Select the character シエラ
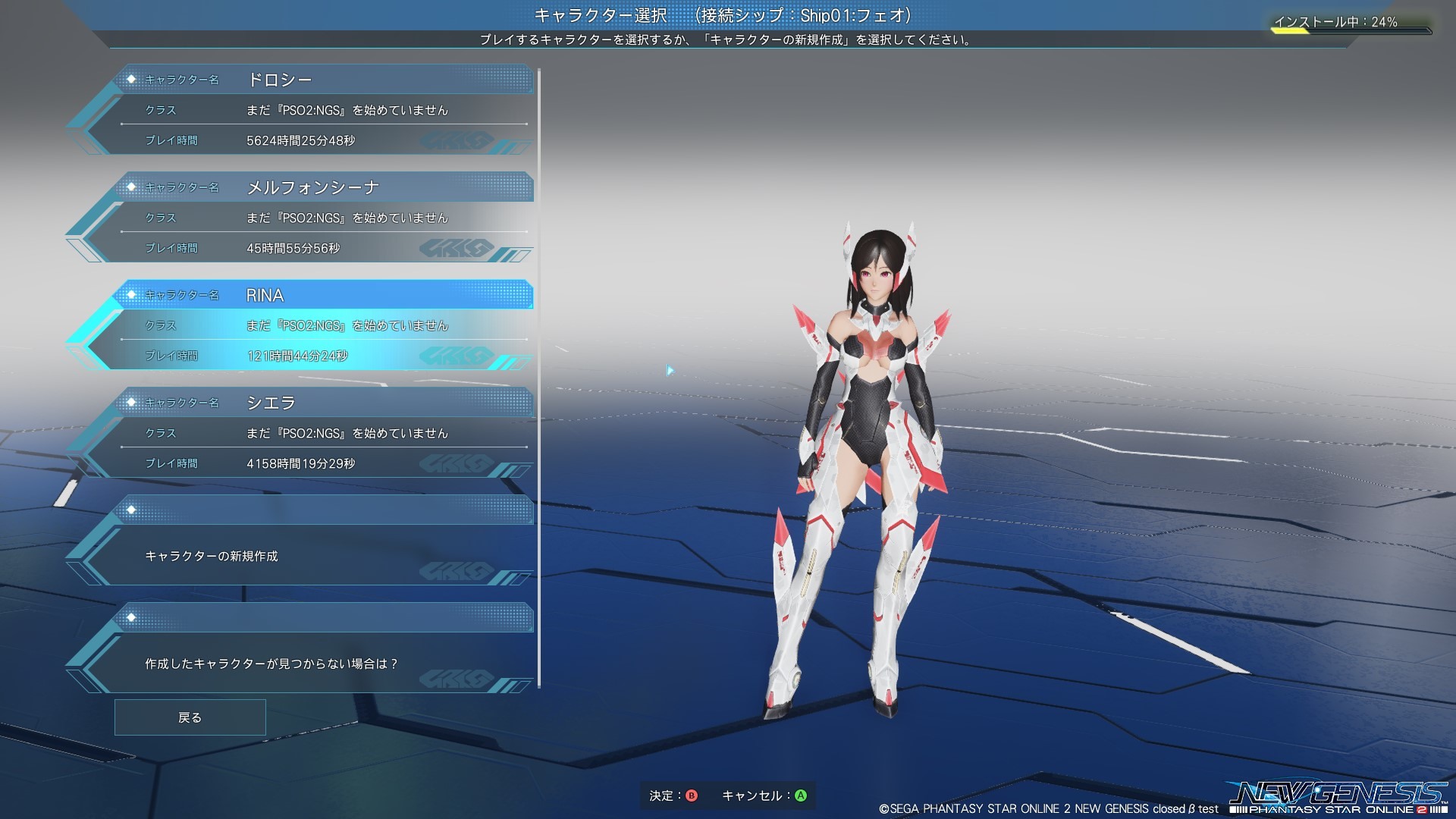 tap(318, 433)
